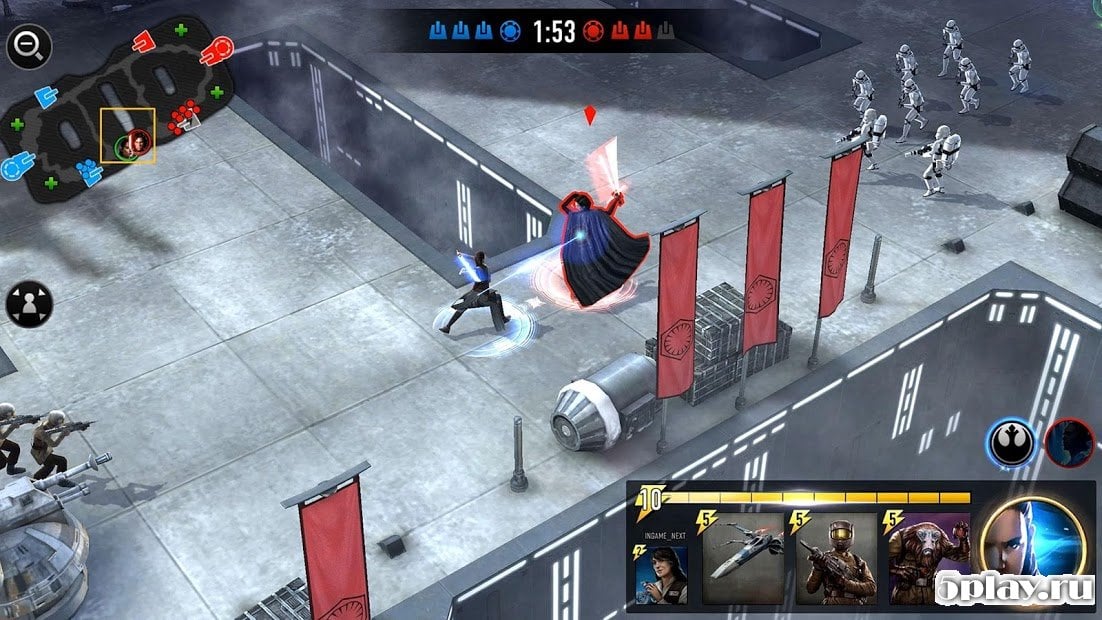The width and height of the screenshot is (1102, 620).
Task: Click the magnifier zoom-out button
Action: coord(28,45)
